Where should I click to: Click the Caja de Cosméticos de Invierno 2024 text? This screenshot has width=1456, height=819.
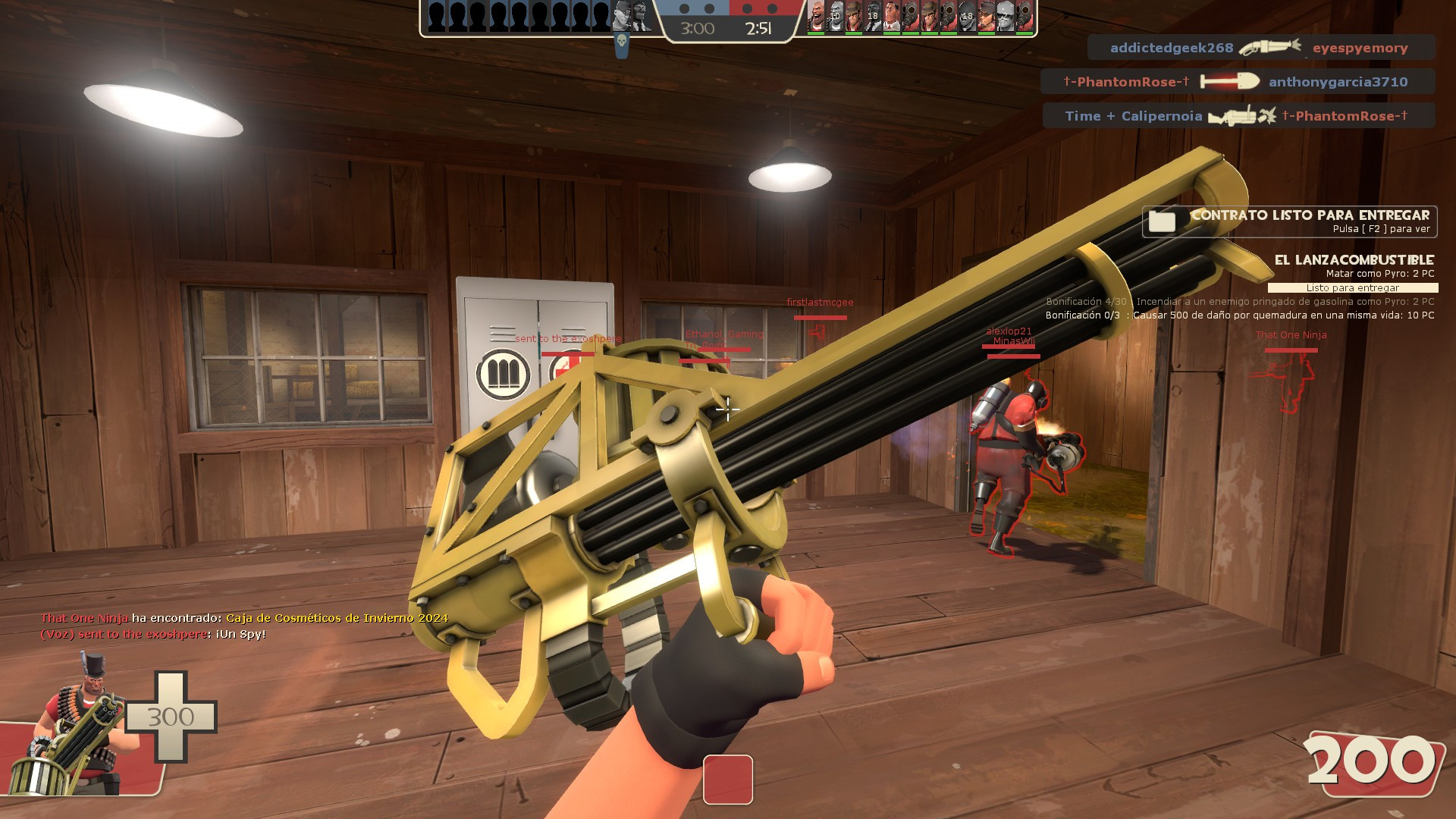click(331, 618)
